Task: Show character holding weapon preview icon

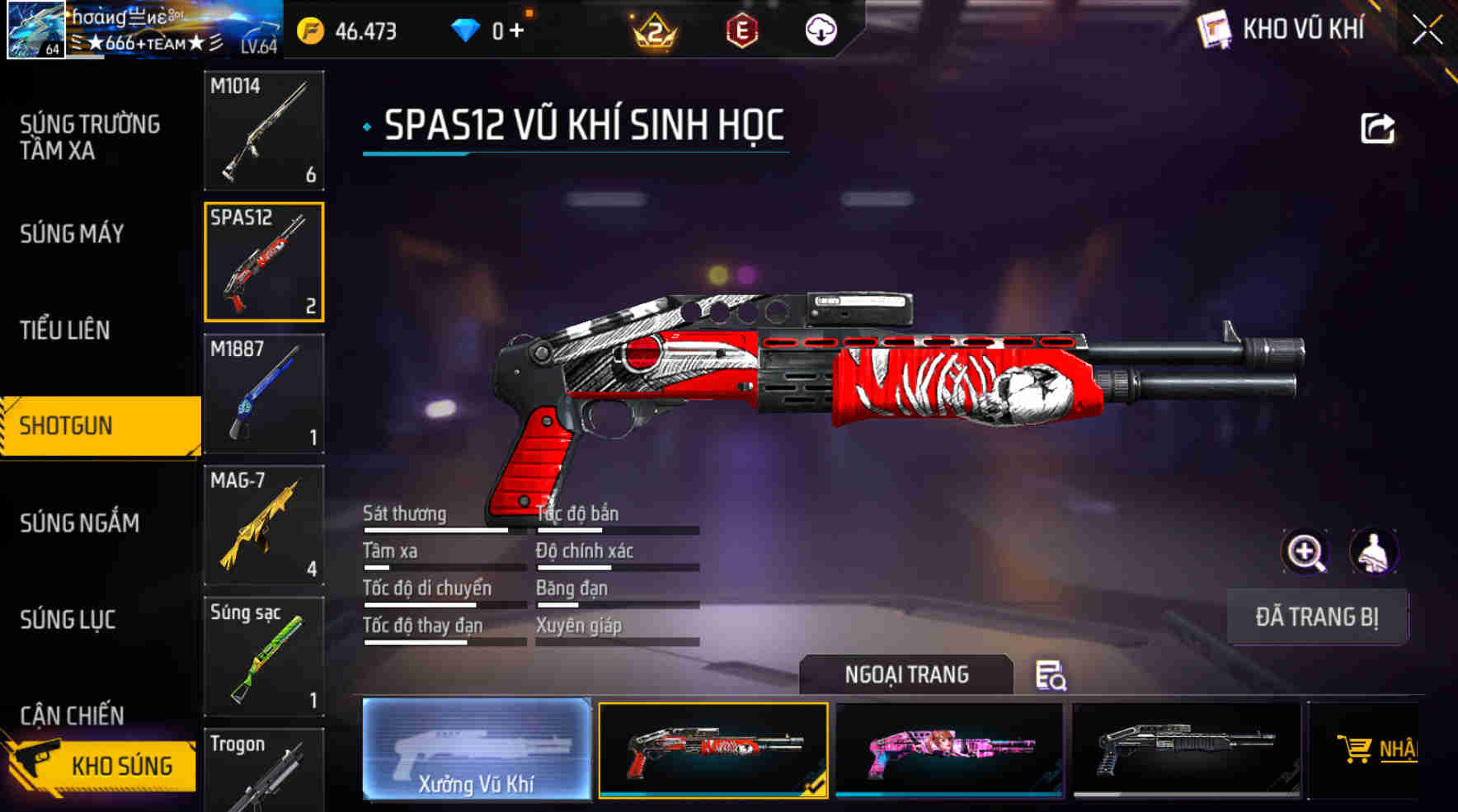Action: [x=1371, y=552]
